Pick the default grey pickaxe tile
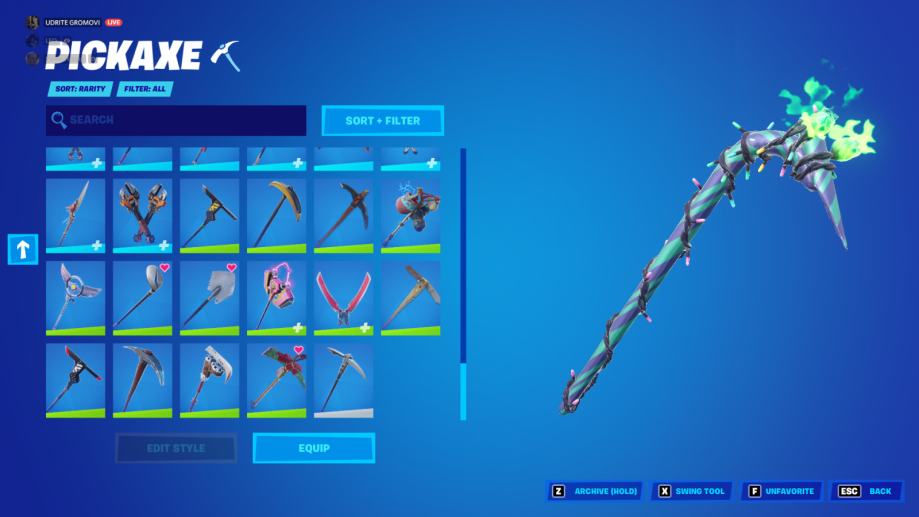Screen dimensions: 919x517 343,381
